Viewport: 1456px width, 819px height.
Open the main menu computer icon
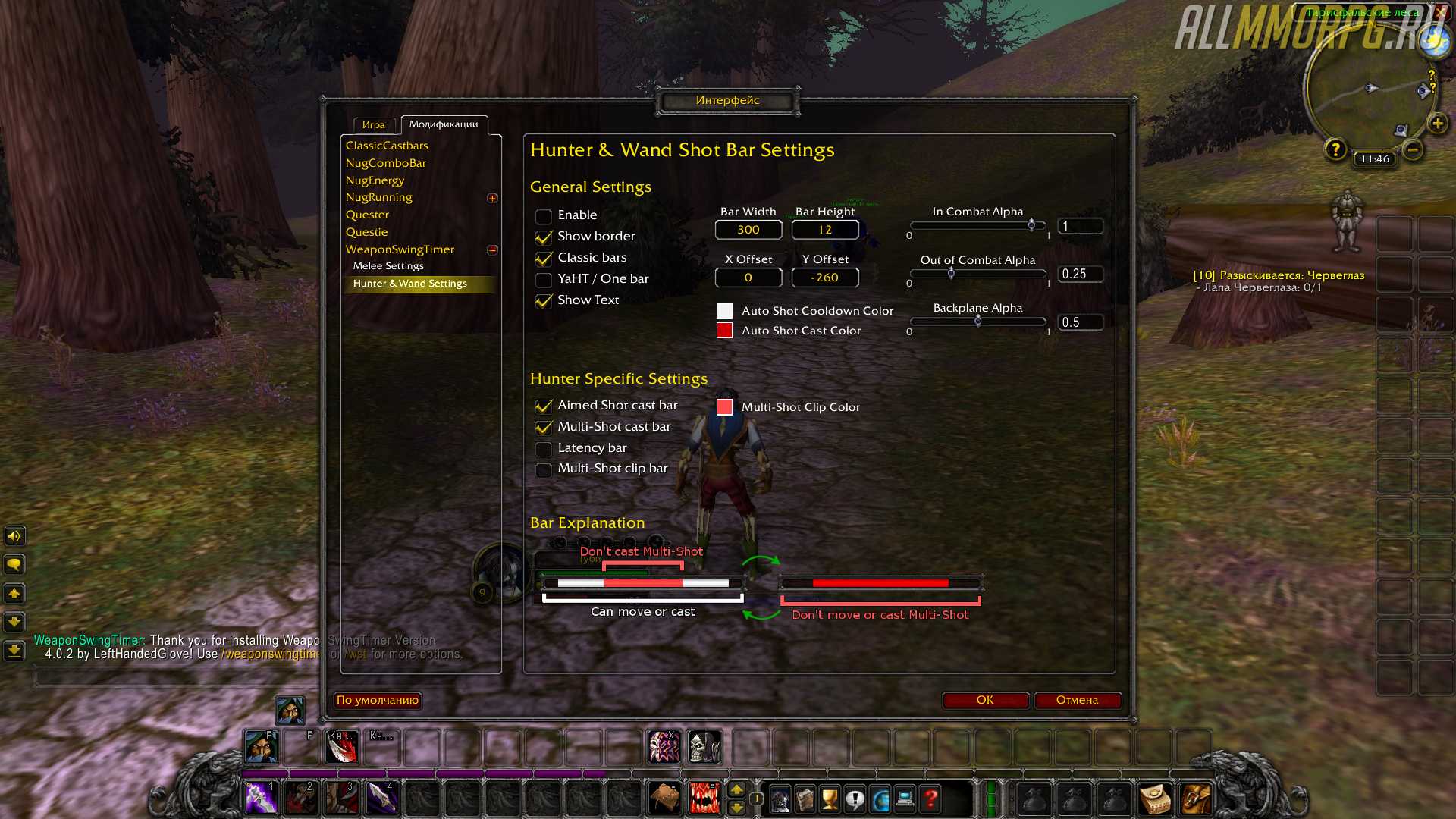905,799
